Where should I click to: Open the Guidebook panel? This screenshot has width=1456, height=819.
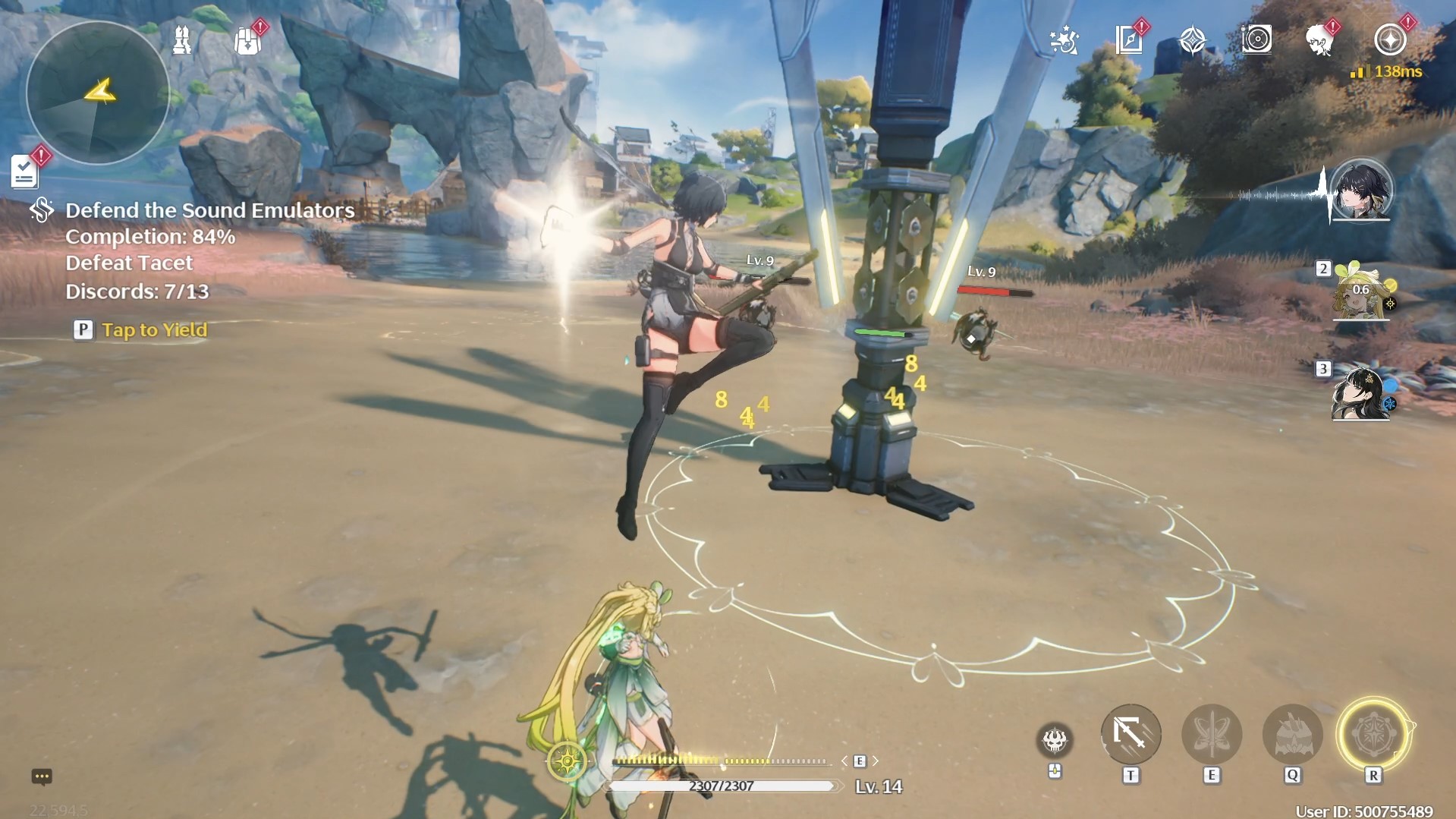click(1130, 42)
